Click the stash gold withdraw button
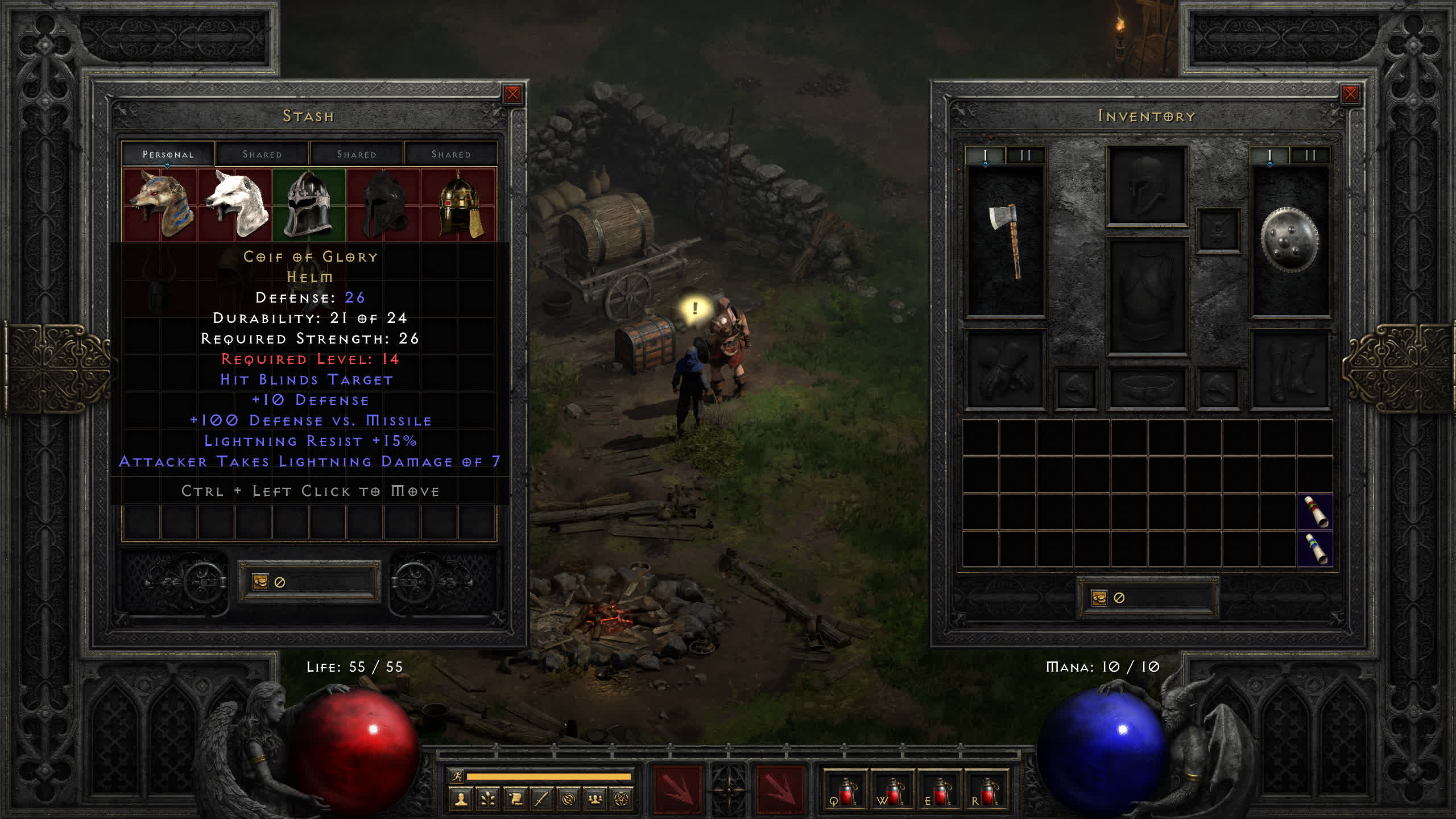Image resolution: width=1456 pixels, height=819 pixels. tap(260, 582)
